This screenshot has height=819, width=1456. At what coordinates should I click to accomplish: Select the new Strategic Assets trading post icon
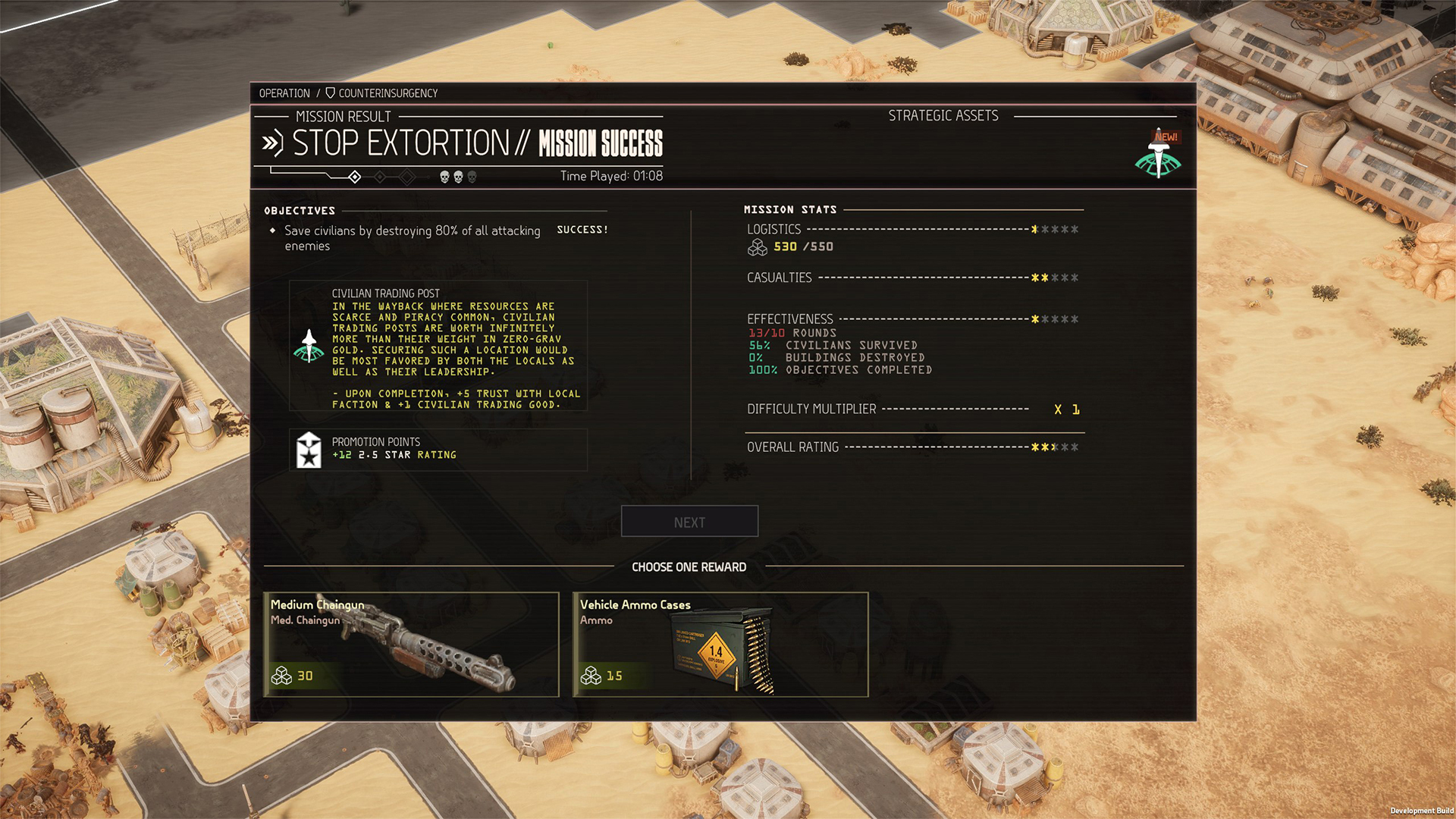tap(1158, 159)
